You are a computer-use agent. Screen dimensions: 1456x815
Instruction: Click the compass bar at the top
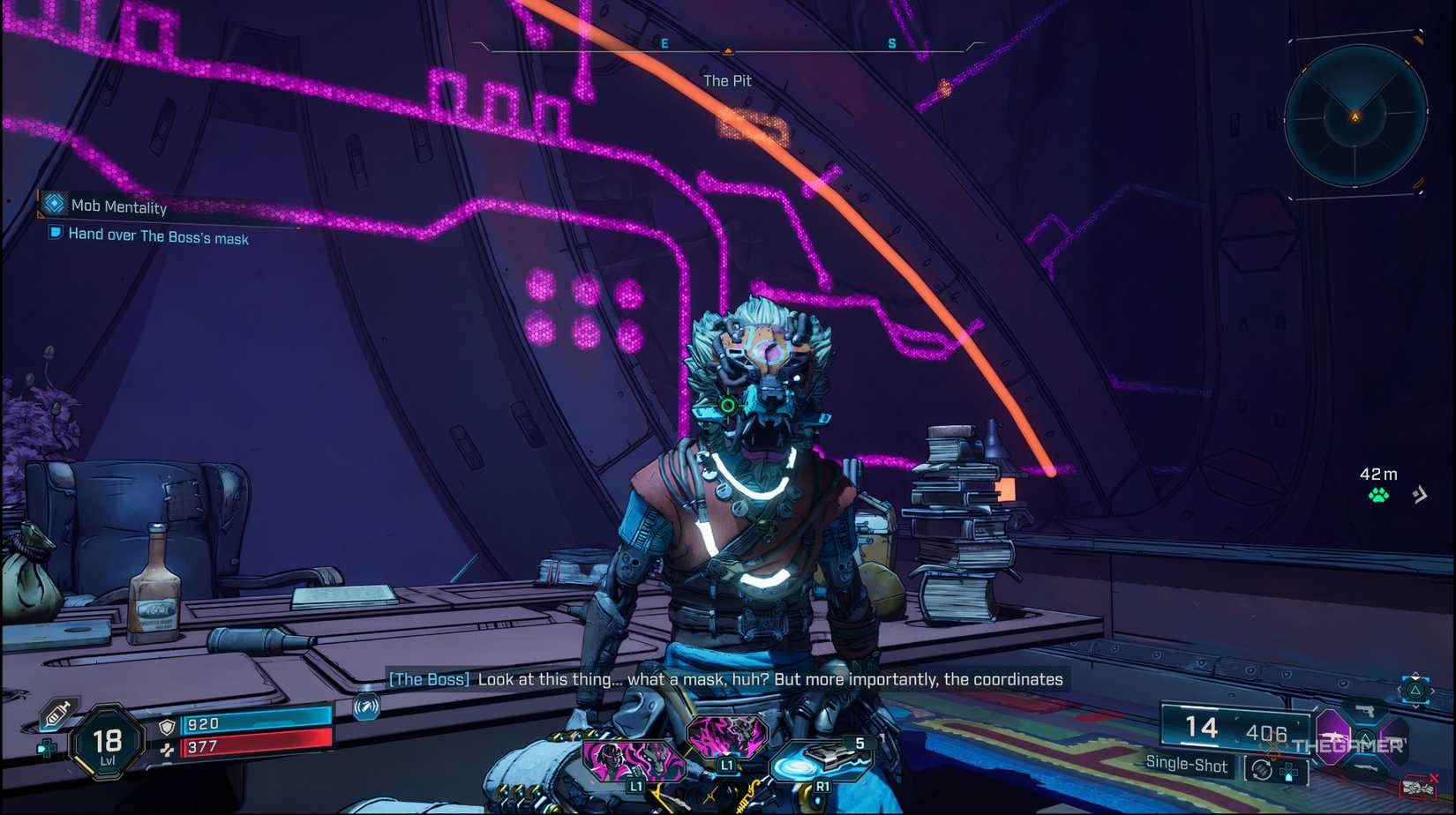click(728, 46)
